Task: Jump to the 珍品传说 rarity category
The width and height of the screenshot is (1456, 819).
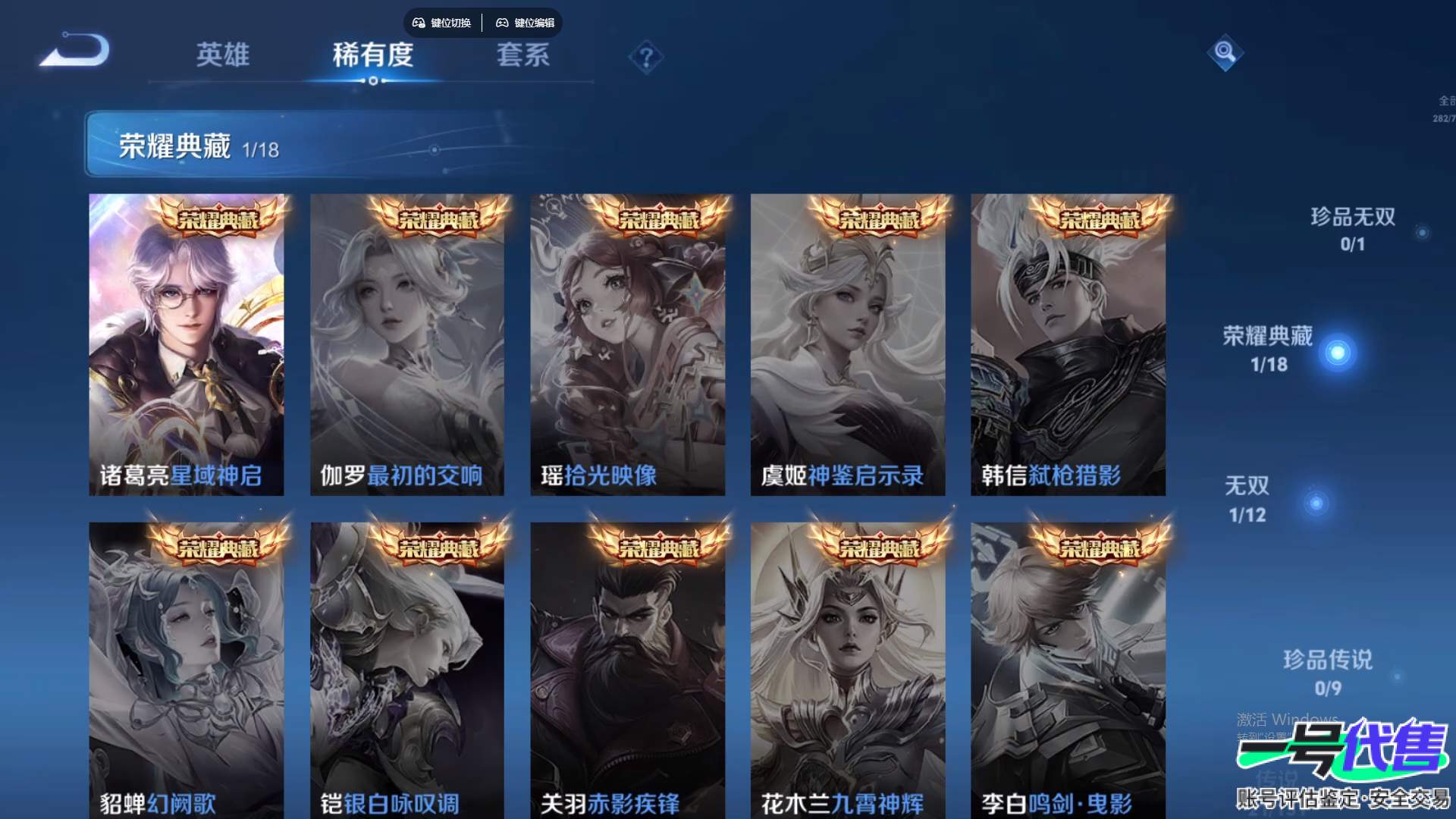Action: coord(1327,672)
